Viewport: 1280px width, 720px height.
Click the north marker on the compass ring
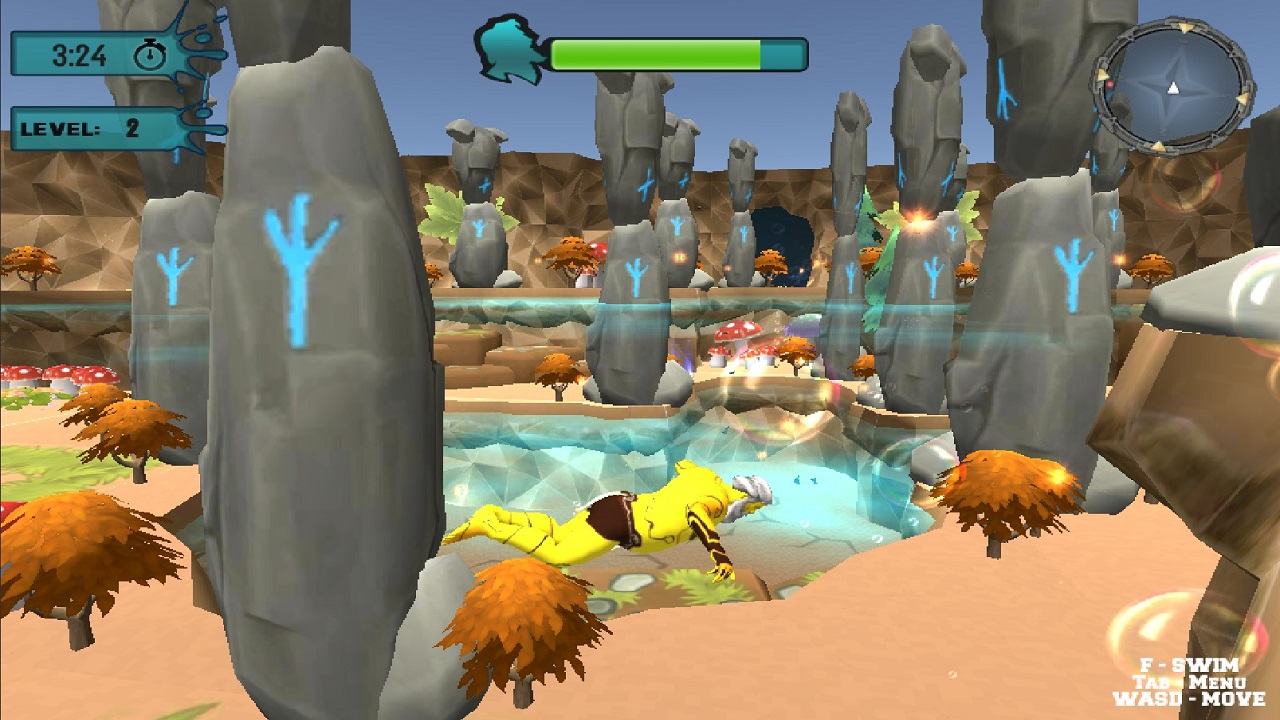1183,27
